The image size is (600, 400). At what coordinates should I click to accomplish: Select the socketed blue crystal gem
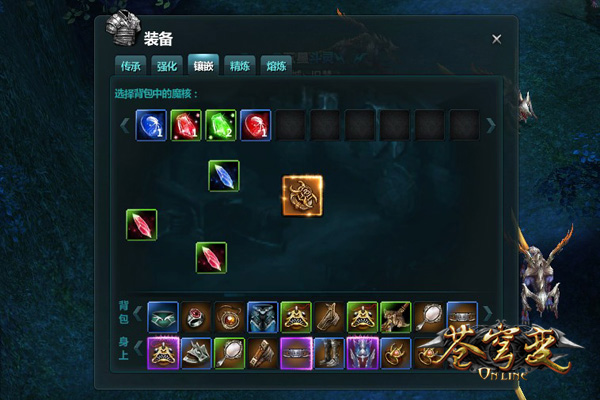click(224, 175)
